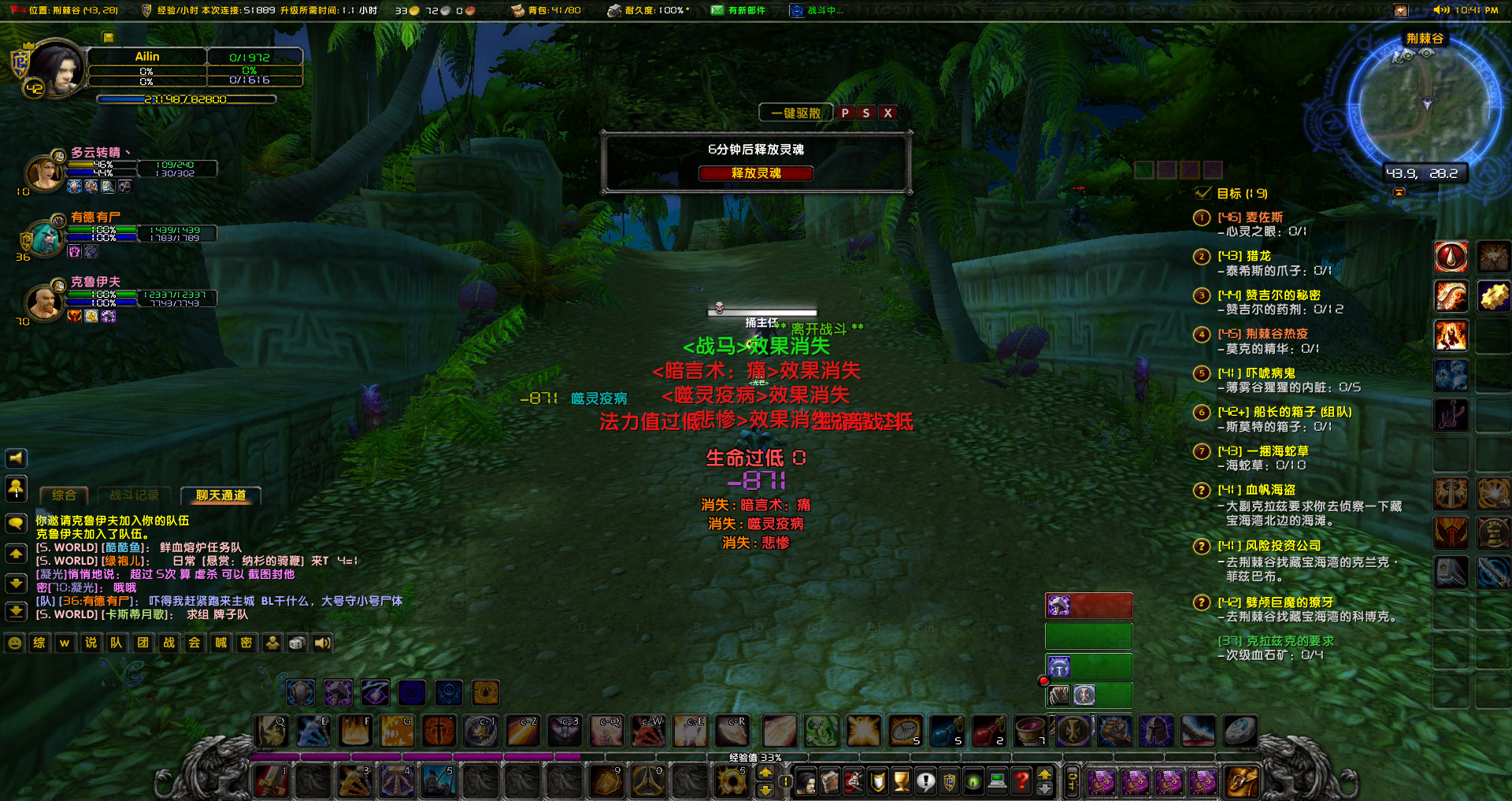Screen dimensions: 1512x801
Task: Mute chat sounds via the speaker icon in the chat bar
Action: click(321, 643)
